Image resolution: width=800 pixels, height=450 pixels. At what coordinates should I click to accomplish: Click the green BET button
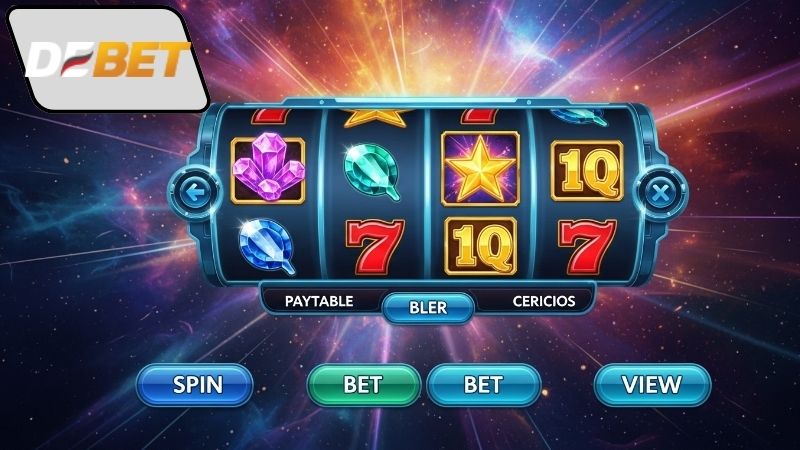point(363,384)
